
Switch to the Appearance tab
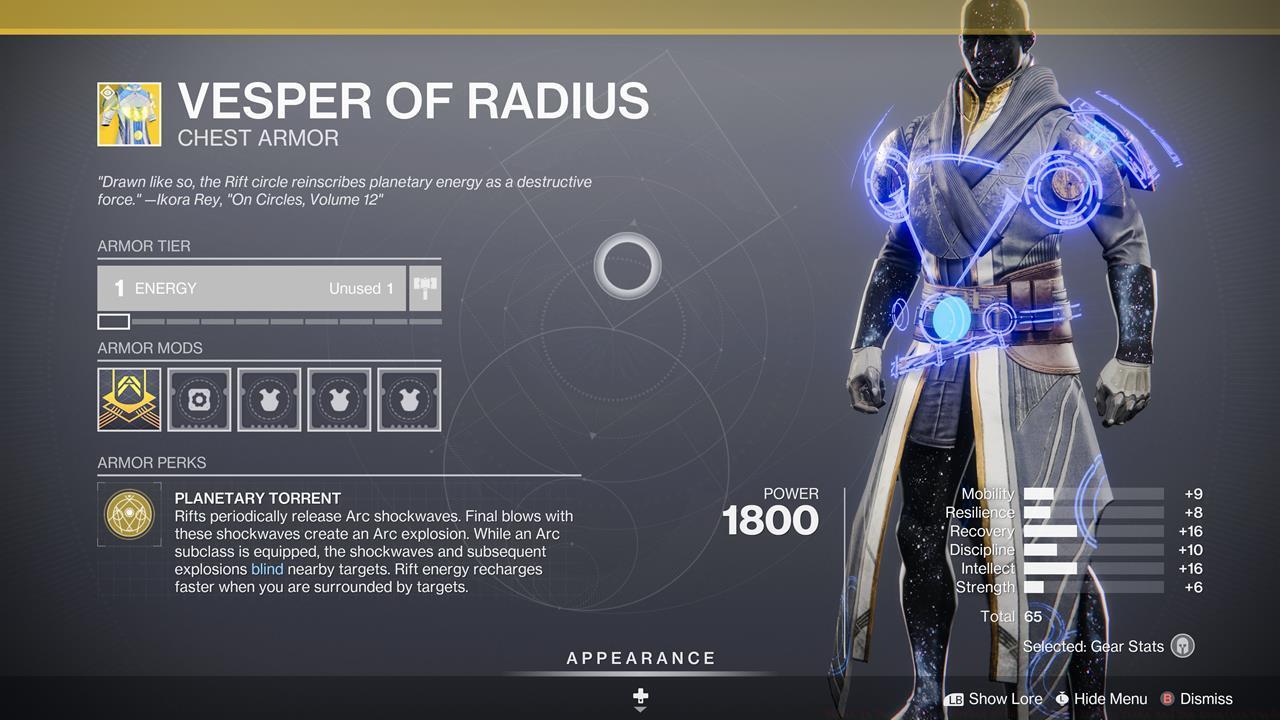click(639, 658)
